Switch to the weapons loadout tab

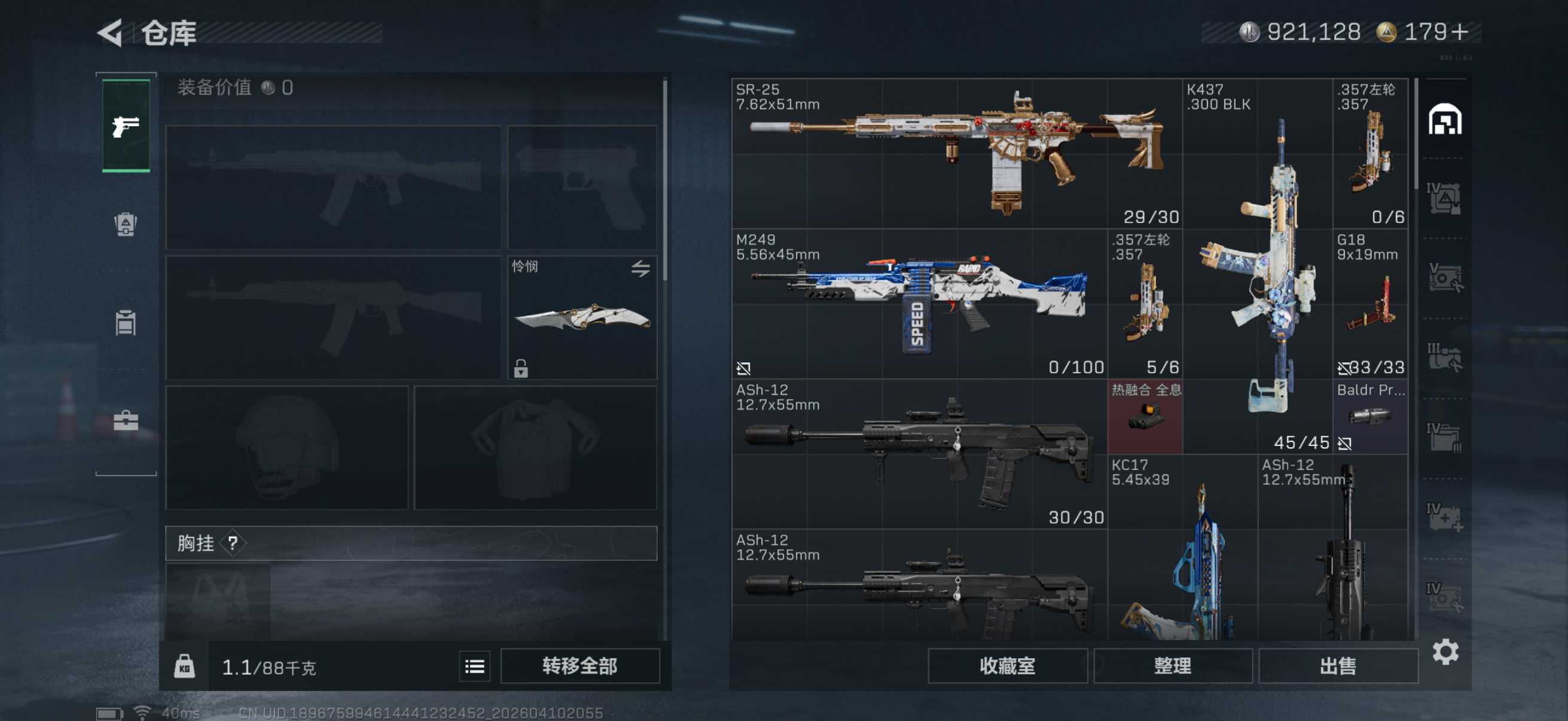click(126, 126)
